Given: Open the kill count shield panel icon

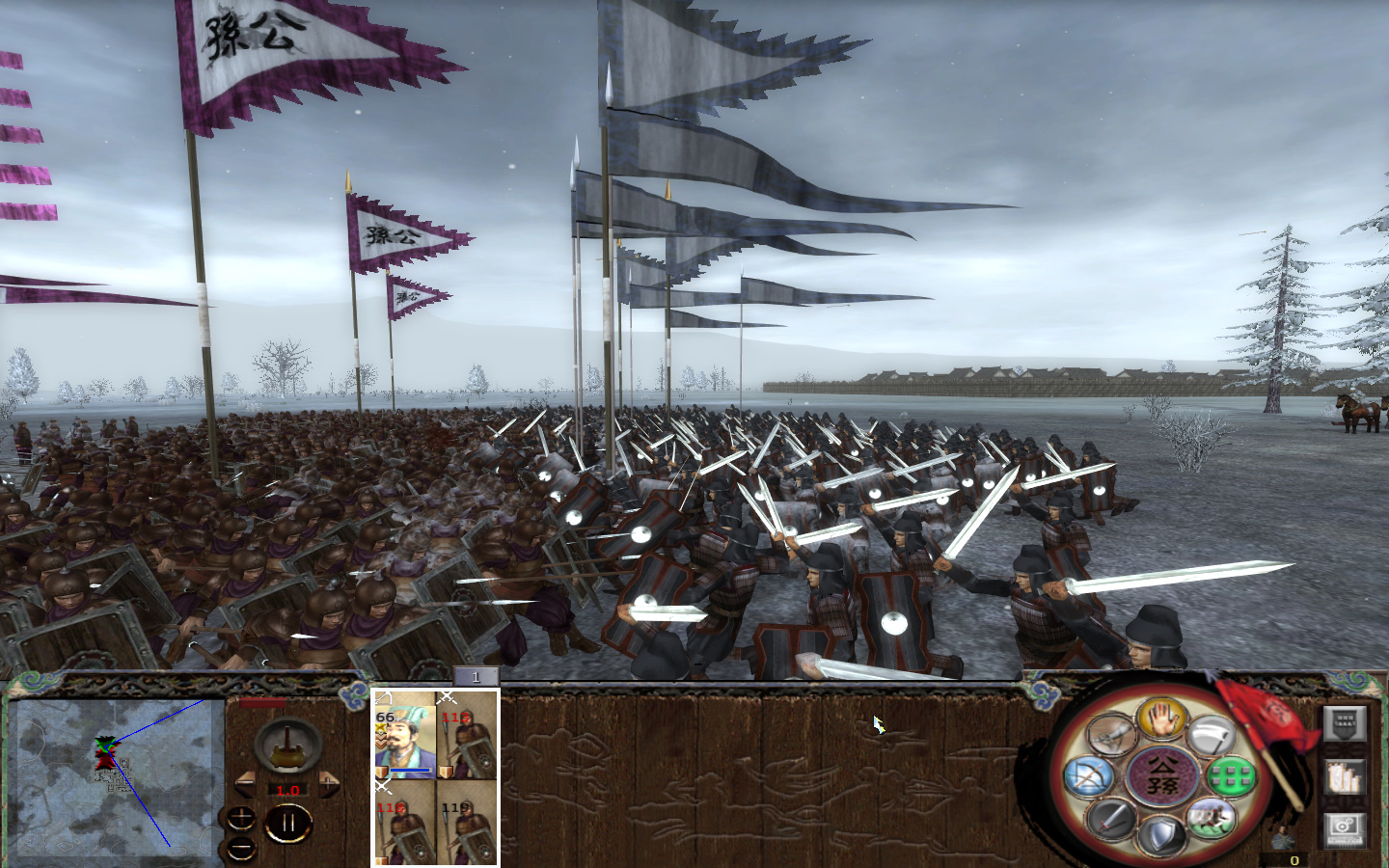Looking at the screenshot, I should 1345,723.
